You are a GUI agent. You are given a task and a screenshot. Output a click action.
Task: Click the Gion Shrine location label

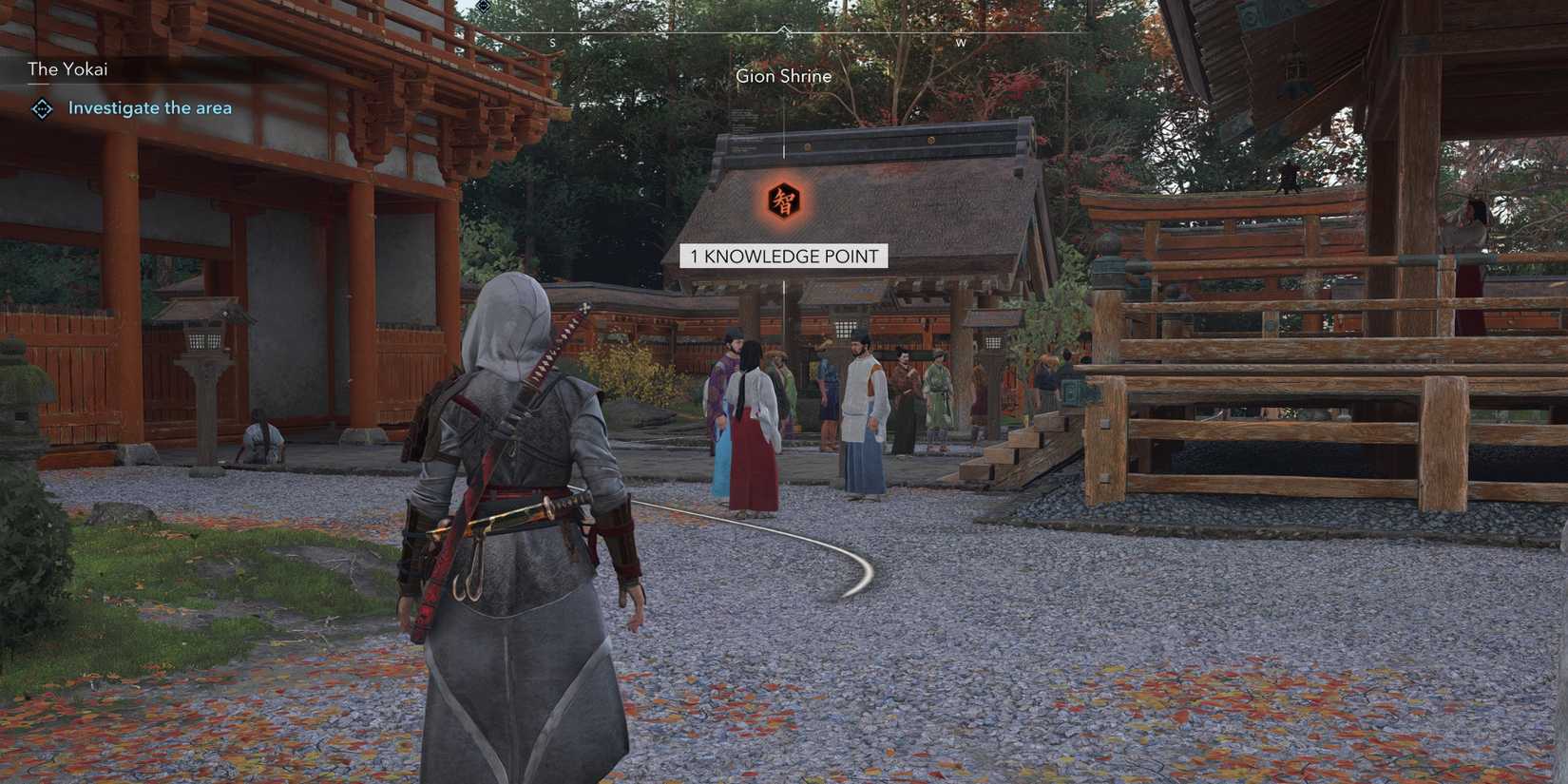(784, 76)
